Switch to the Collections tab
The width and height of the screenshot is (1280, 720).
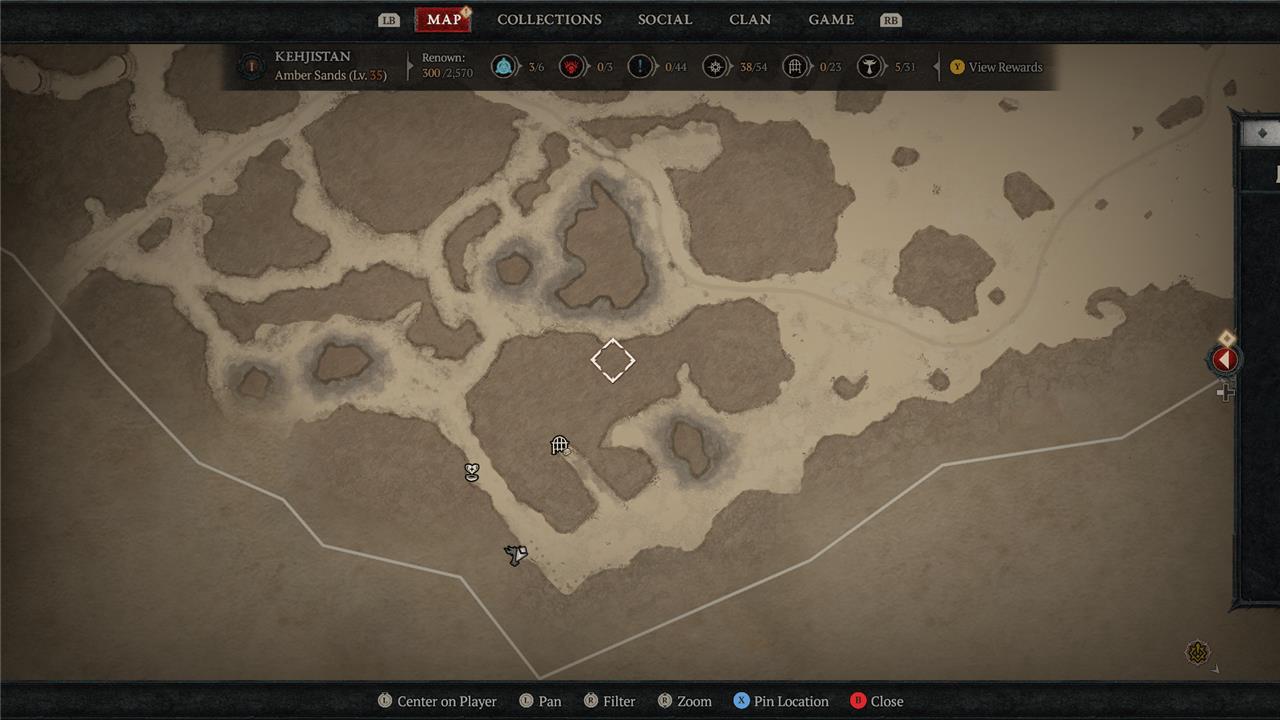tap(549, 20)
